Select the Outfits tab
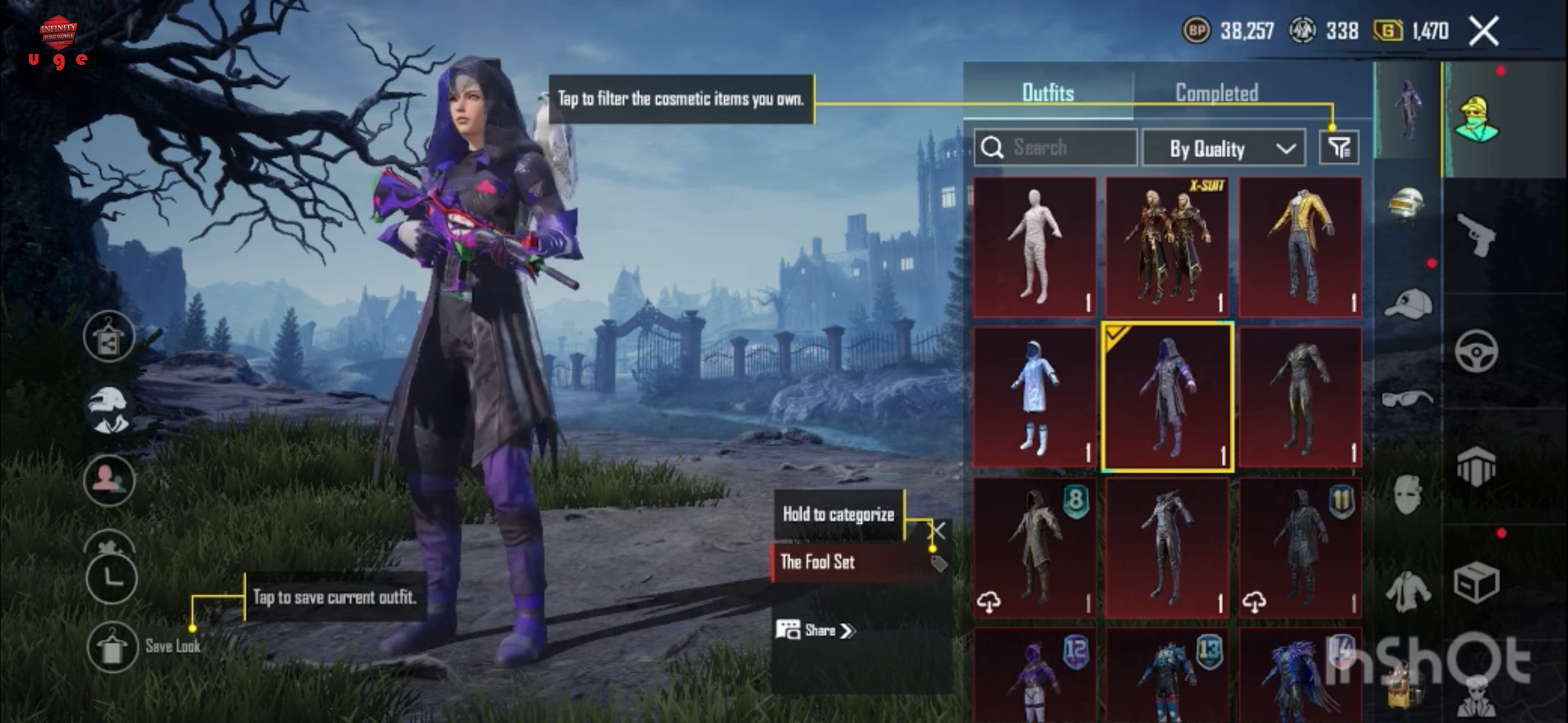Image resolution: width=1568 pixels, height=723 pixels. (x=1048, y=93)
